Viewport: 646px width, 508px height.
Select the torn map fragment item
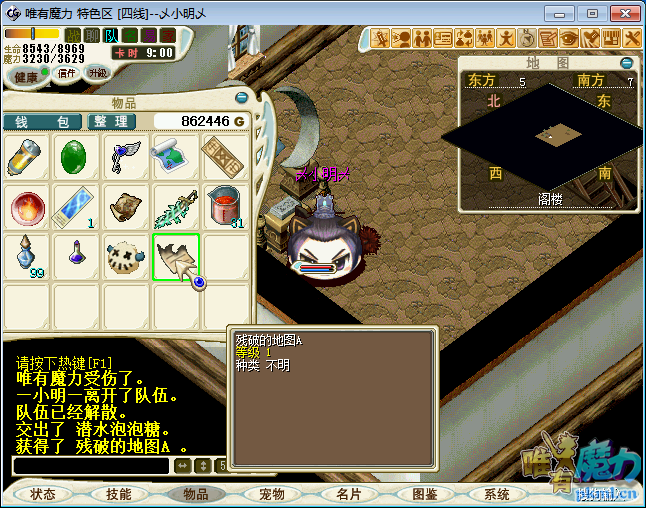[x=176, y=258]
